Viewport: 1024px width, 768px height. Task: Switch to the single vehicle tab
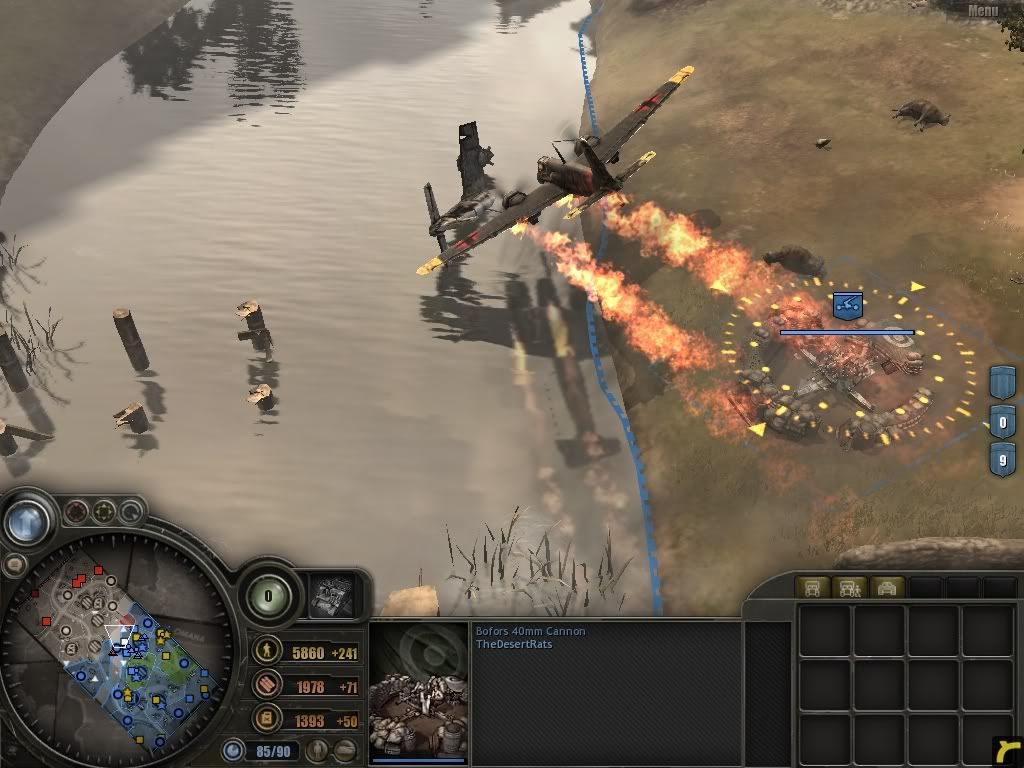(x=812, y=588)
